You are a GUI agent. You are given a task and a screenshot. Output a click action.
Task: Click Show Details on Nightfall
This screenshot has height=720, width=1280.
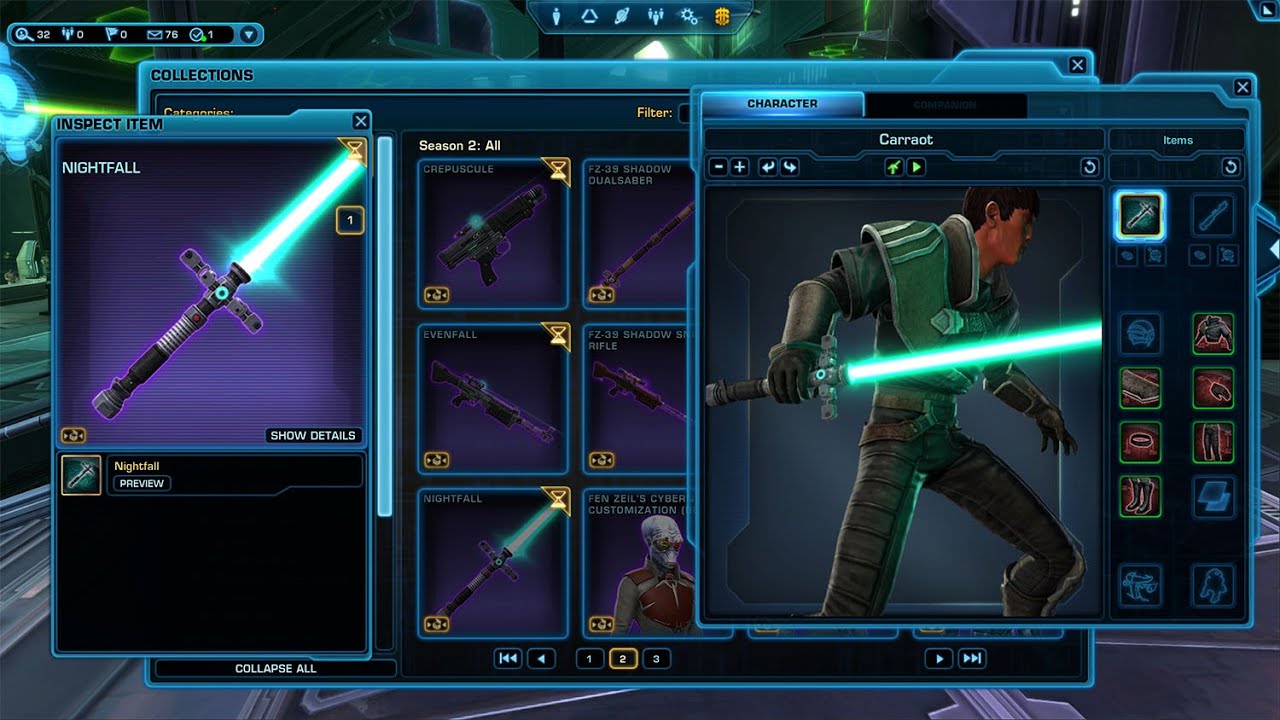(313, 436)
